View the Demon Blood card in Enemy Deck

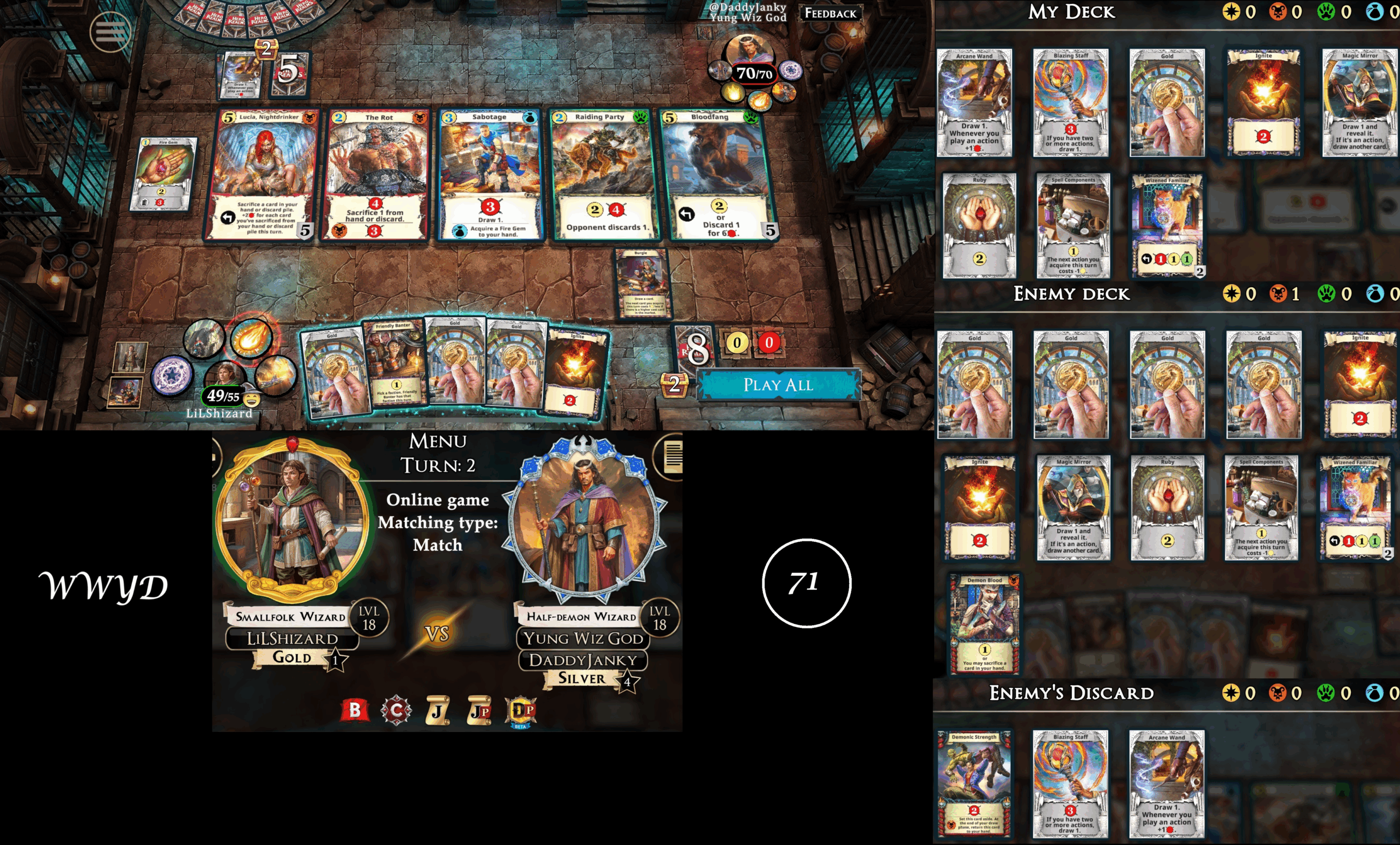pos(985,623)
